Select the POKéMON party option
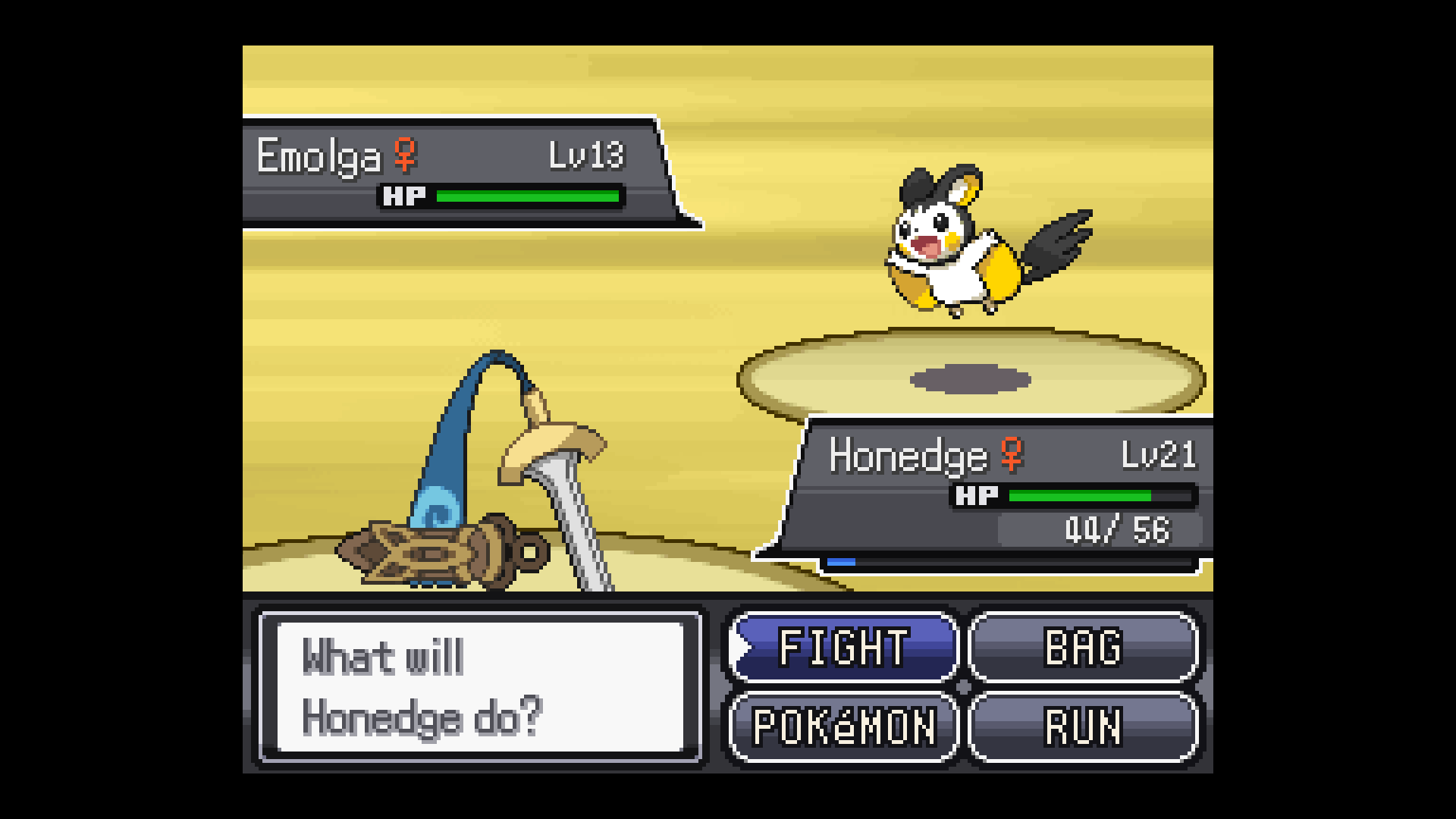The width and height of the screenshot is (1456, 819). coord(843,726)
